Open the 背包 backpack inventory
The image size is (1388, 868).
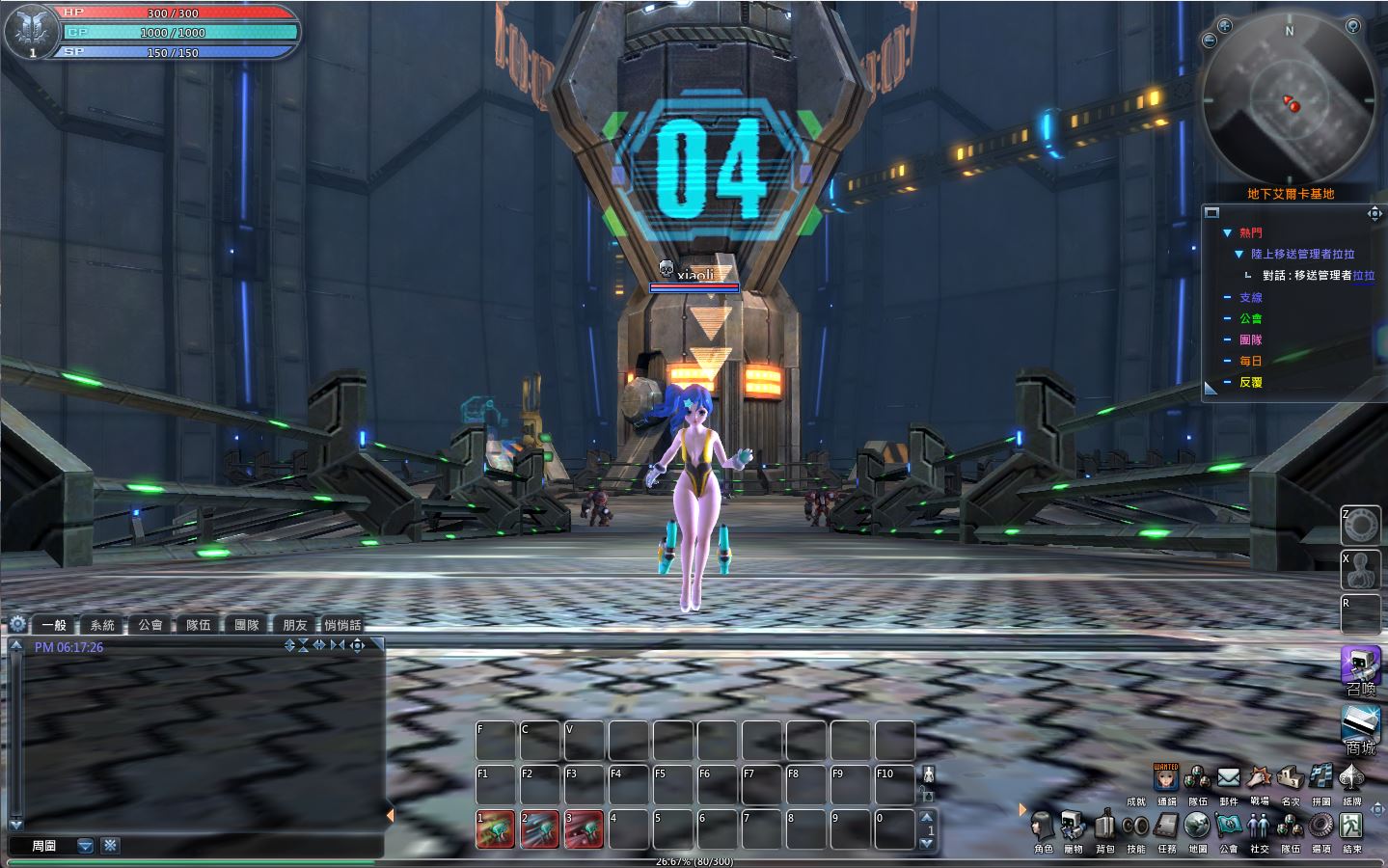click(x=1104, y=827)
